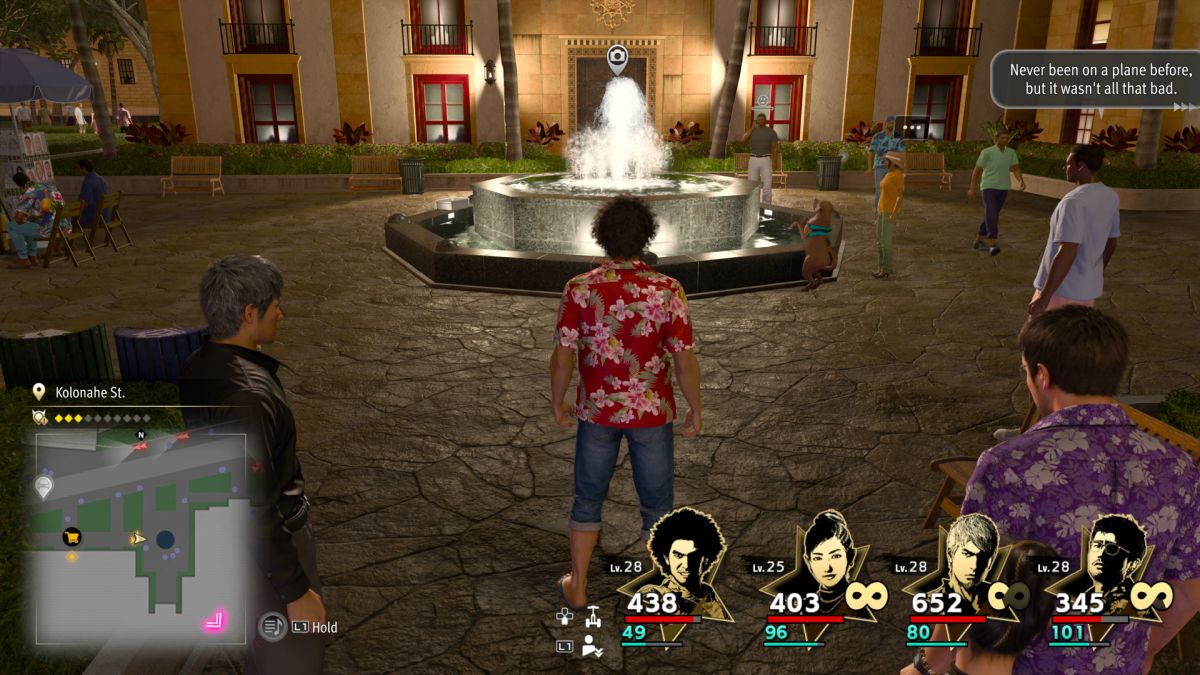
Task: Choose the glasses-wearing party member portrait
Action: tap(1110, 560)
